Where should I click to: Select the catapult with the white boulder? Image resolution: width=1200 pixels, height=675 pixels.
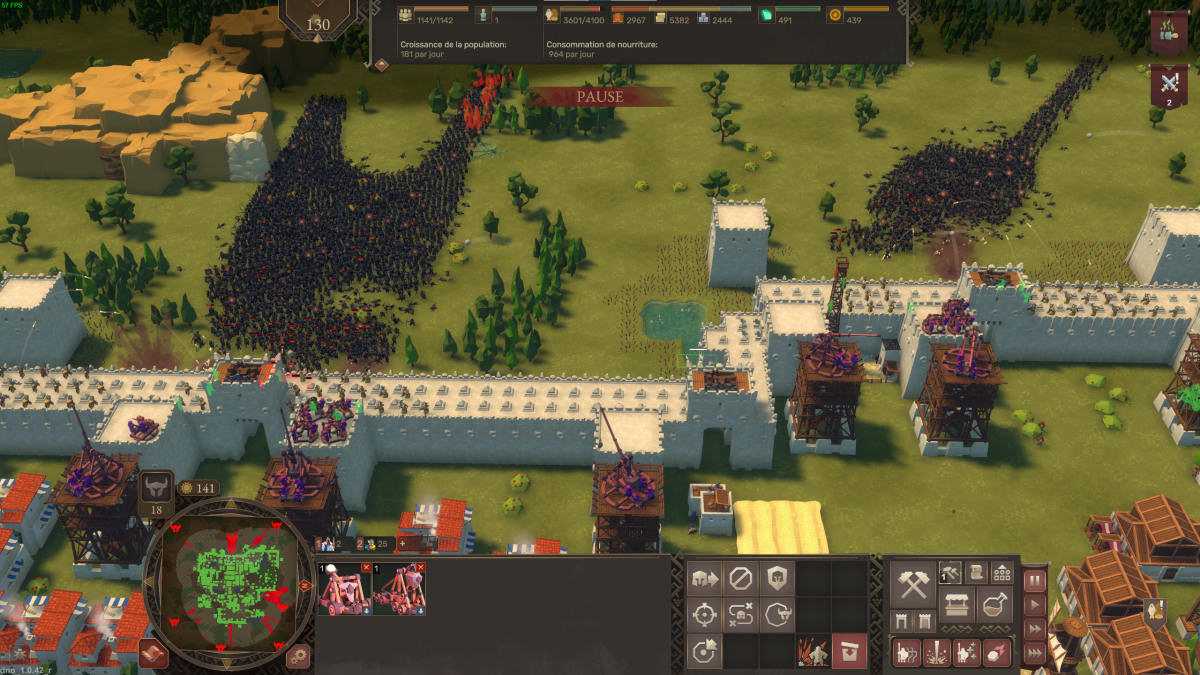coord(345,589)
